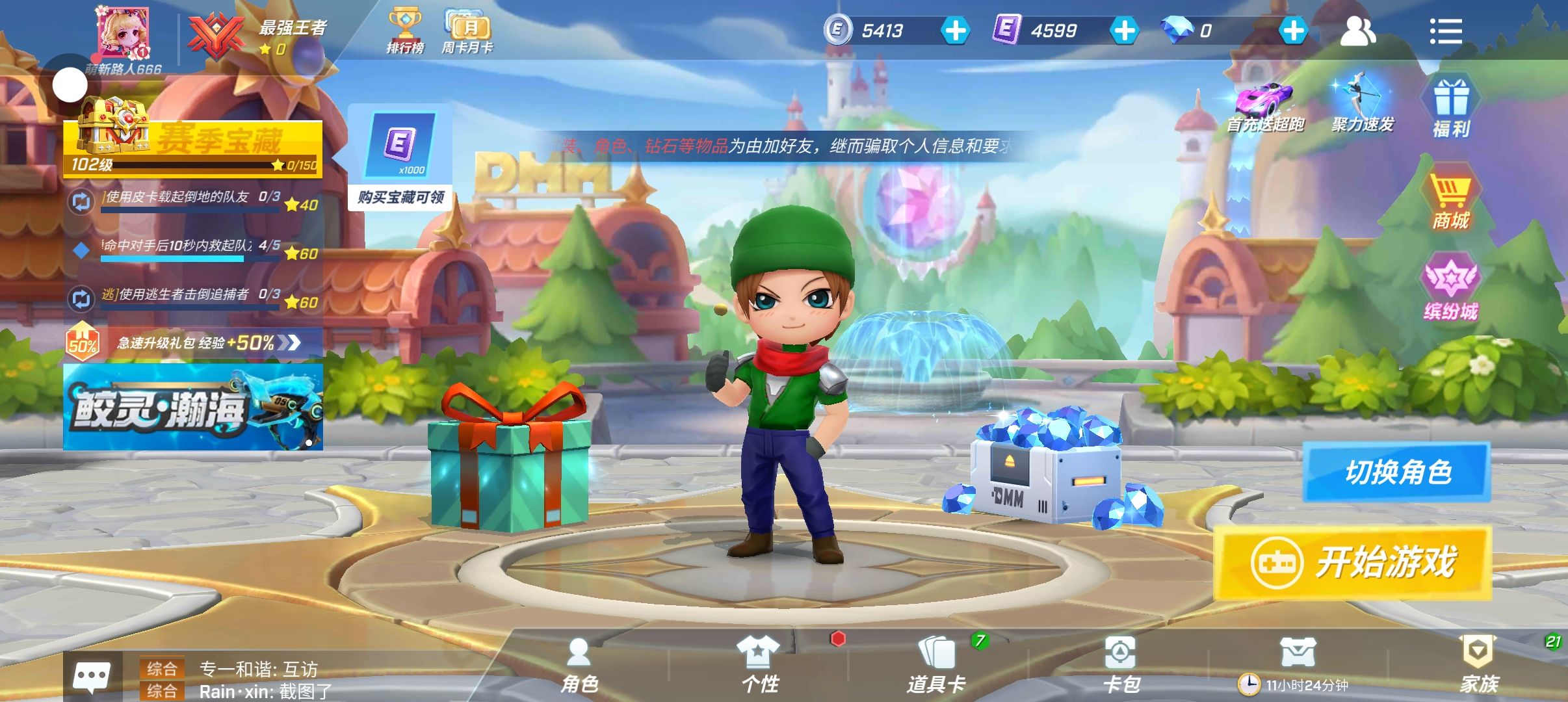Click the 切换角色 switch character button
The width and height of the screenshot is (1568, 702).
click(1396, 472)
